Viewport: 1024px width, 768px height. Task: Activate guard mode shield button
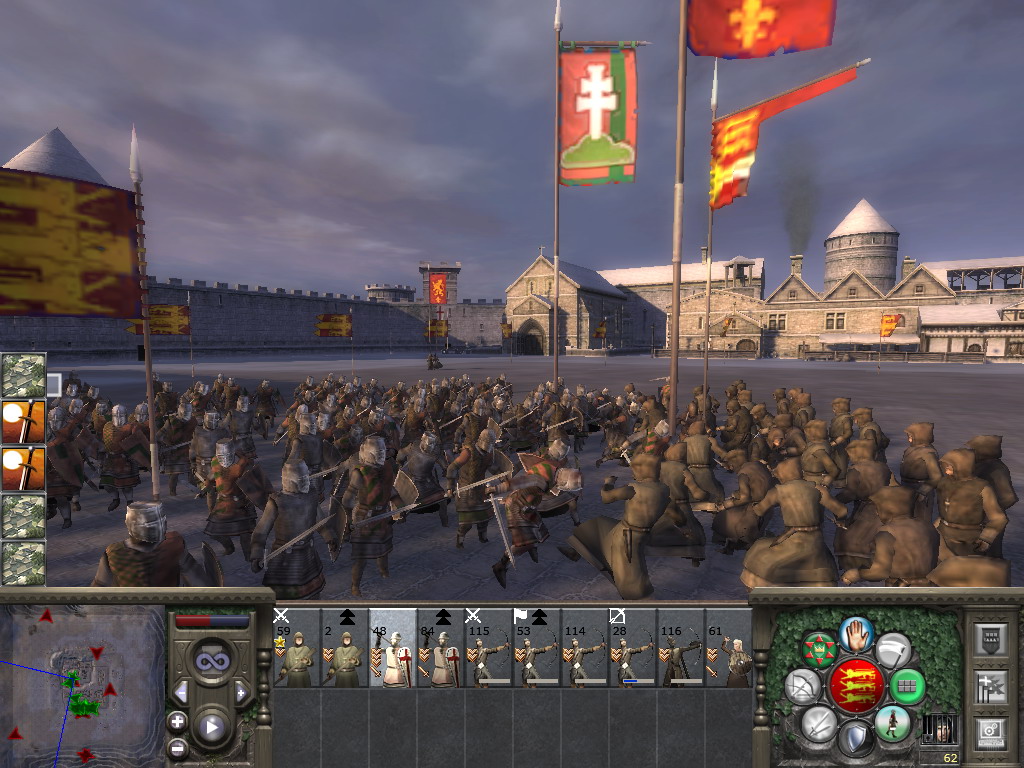coord(854,738)
